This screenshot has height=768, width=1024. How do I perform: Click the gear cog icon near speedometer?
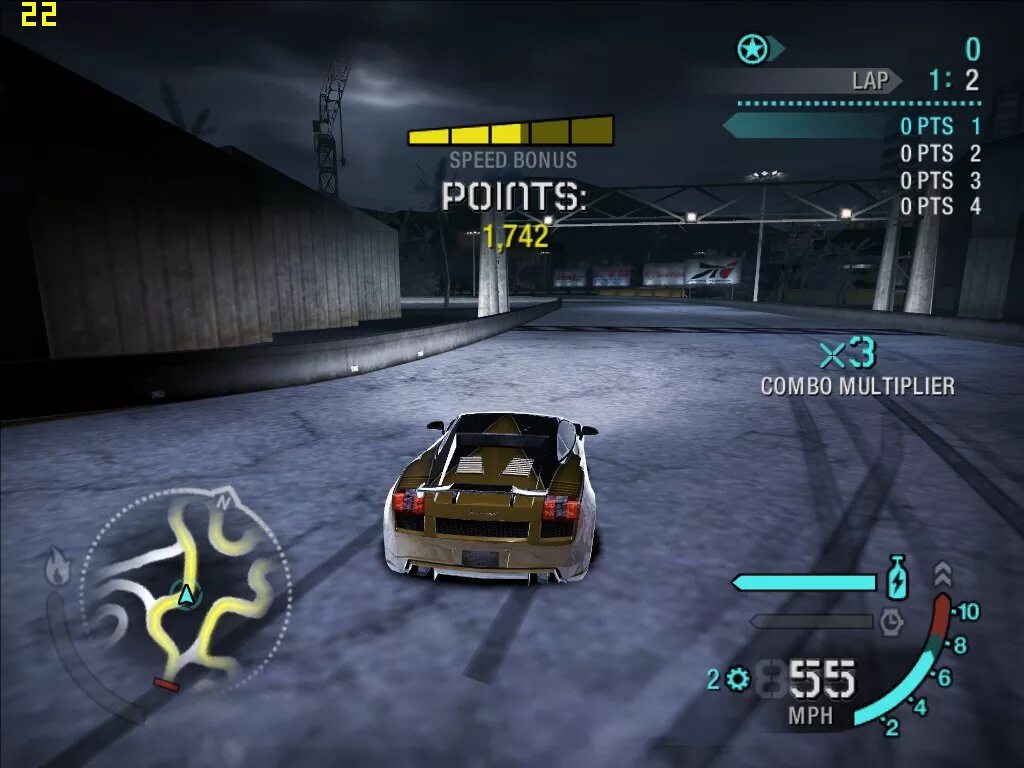point(738,680)
